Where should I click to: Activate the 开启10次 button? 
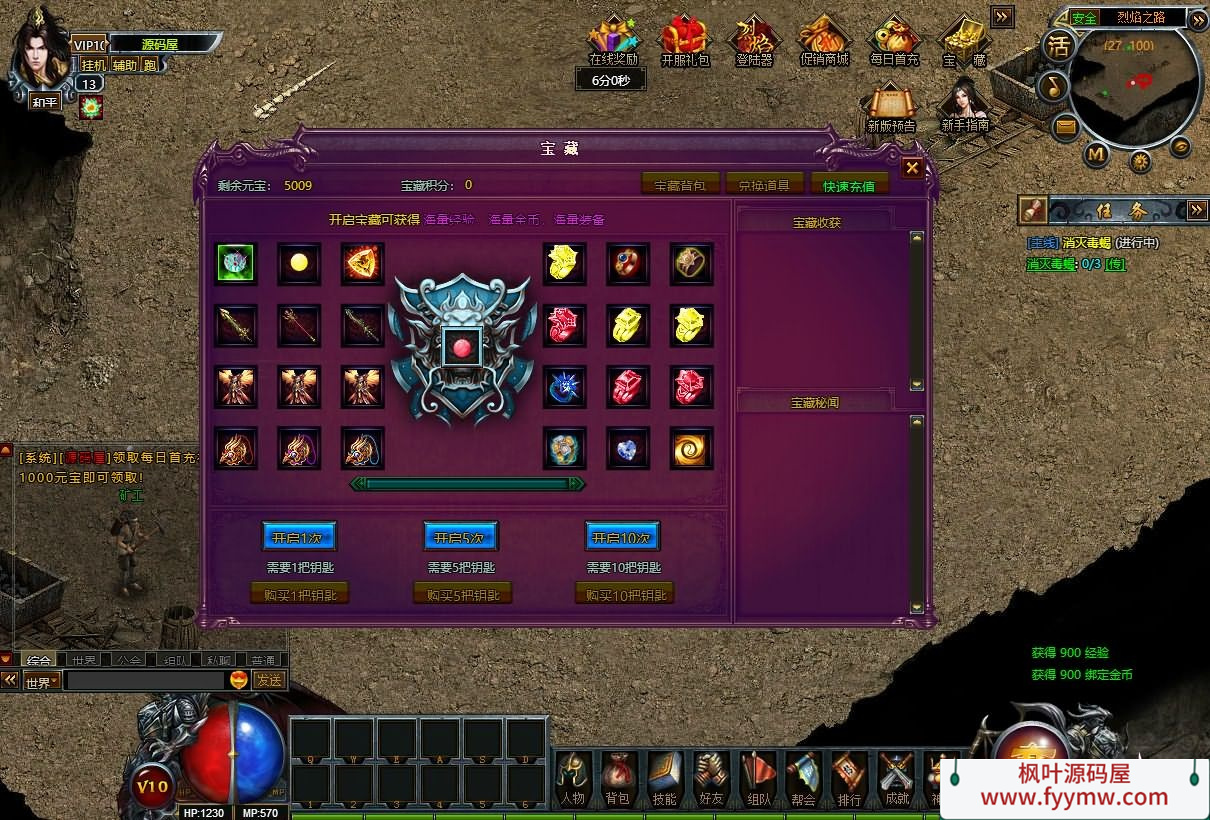tap(622, 537)
